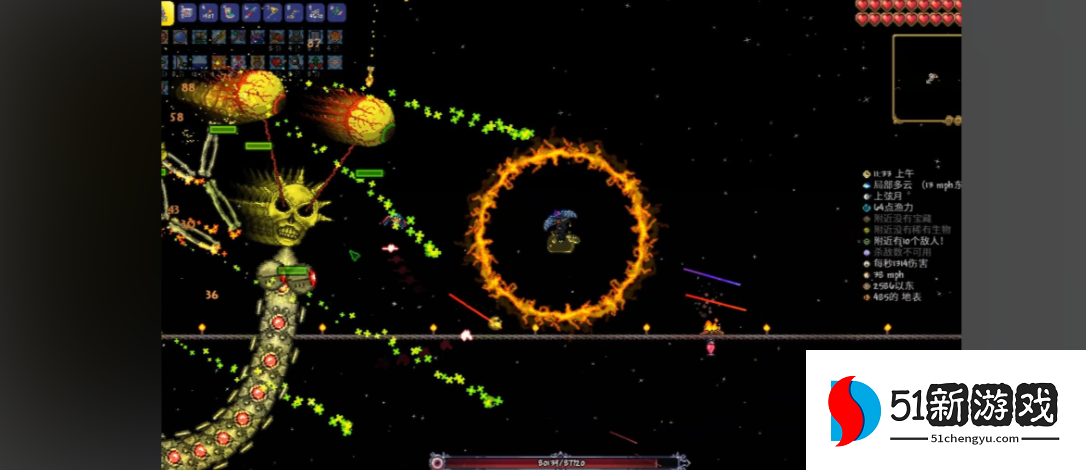
Task: Choose the golden bell hotbar slot
Action: coord(272,13)
